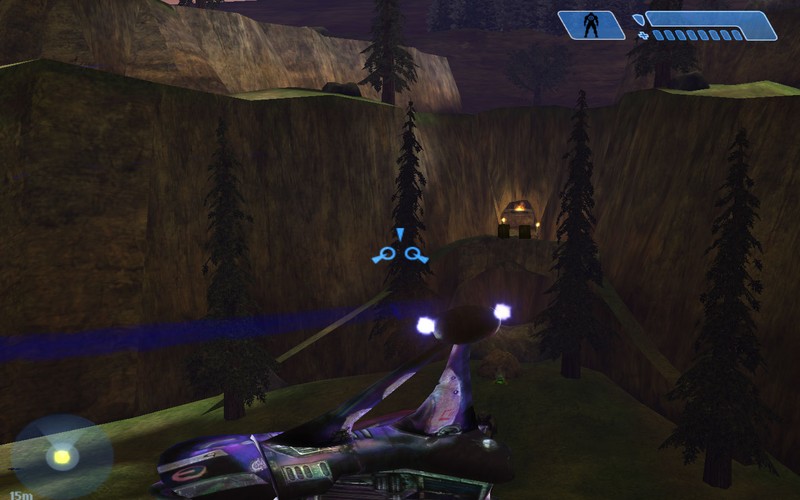Click the motion tracker radar
Image resolution: width=800 pixels, height=500 pixels.
(x=62, y=457)
